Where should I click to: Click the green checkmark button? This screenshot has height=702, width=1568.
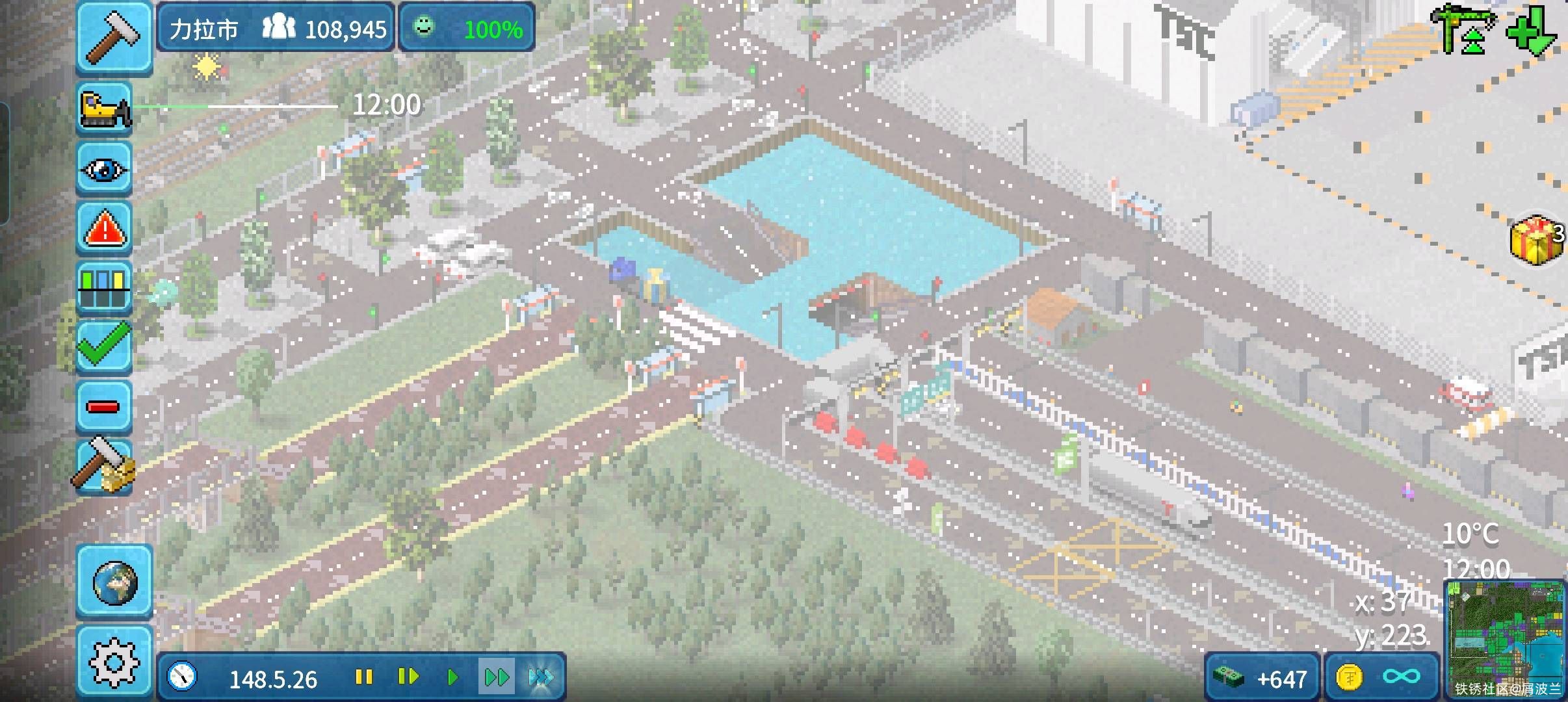(104, 346)
